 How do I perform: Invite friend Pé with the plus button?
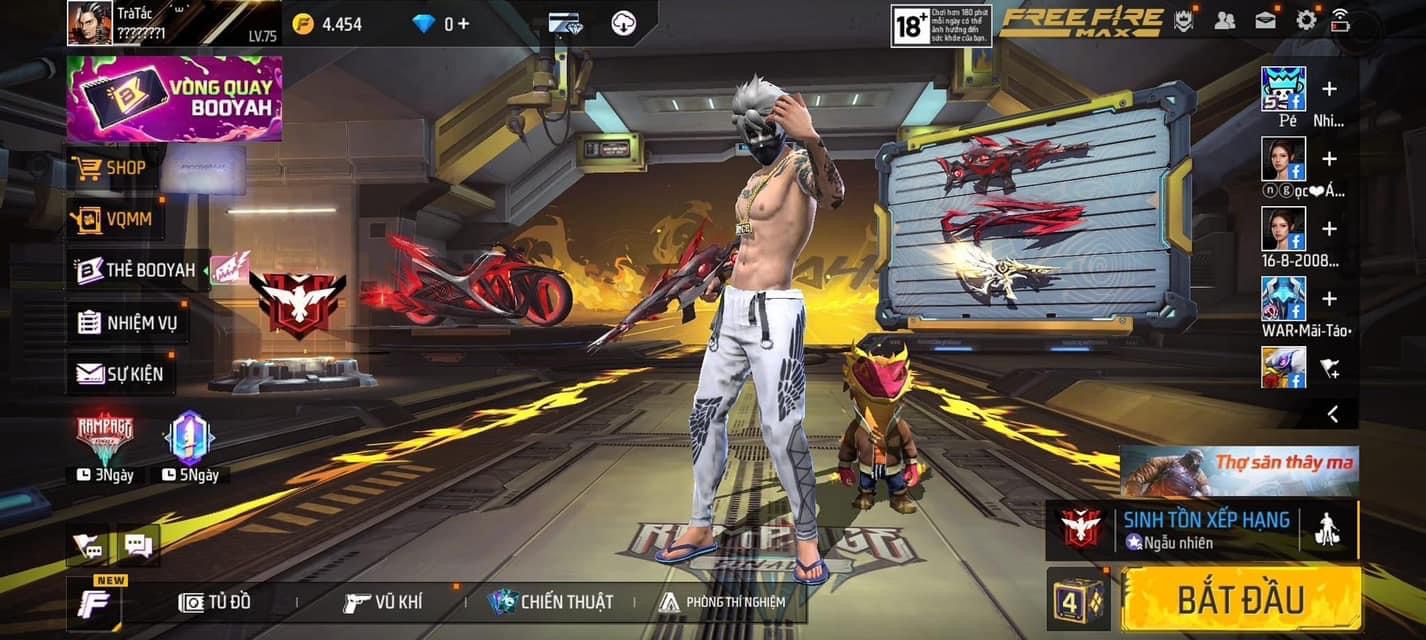coord(1329,89)
